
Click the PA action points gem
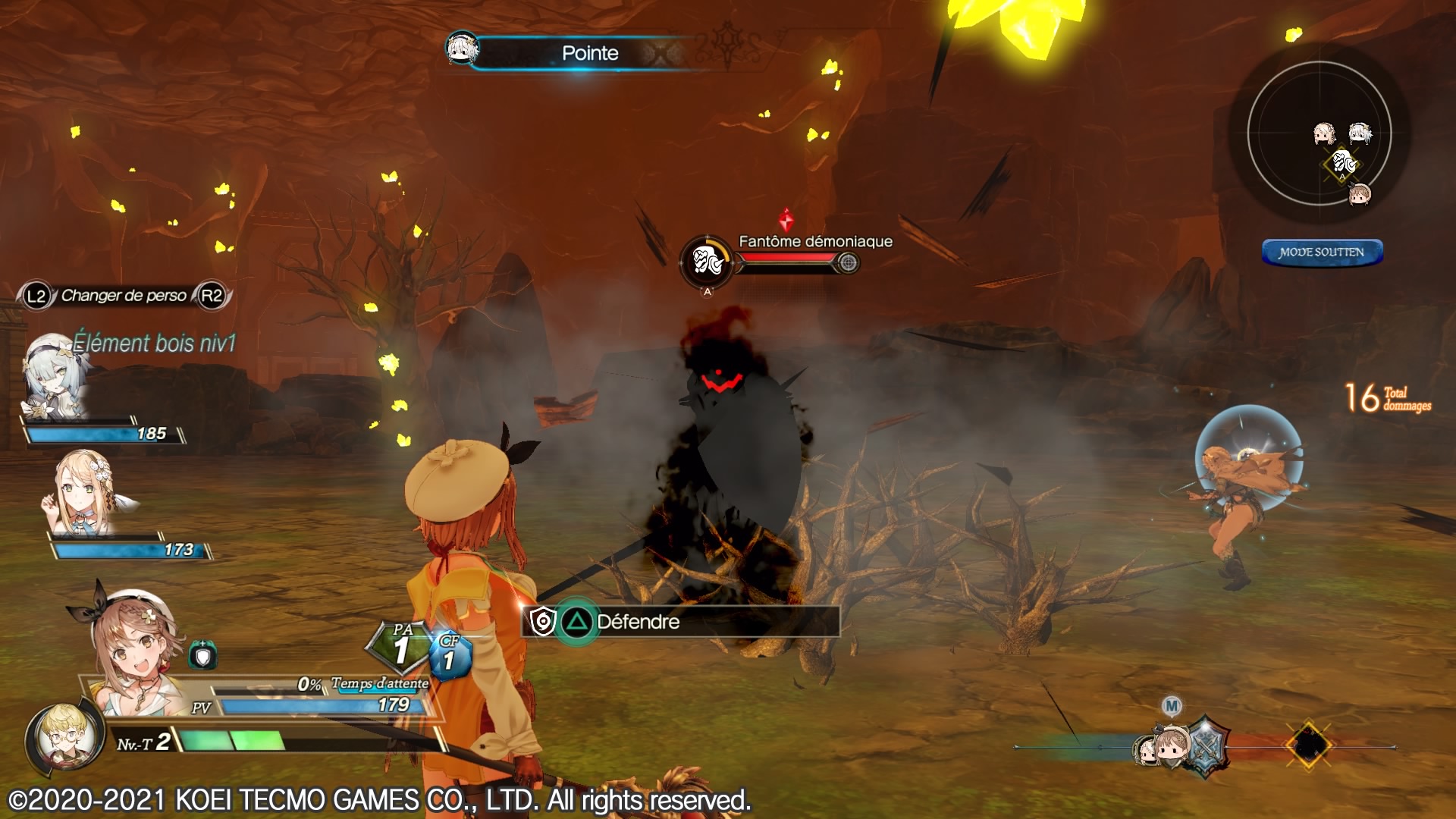click(401, 647)
